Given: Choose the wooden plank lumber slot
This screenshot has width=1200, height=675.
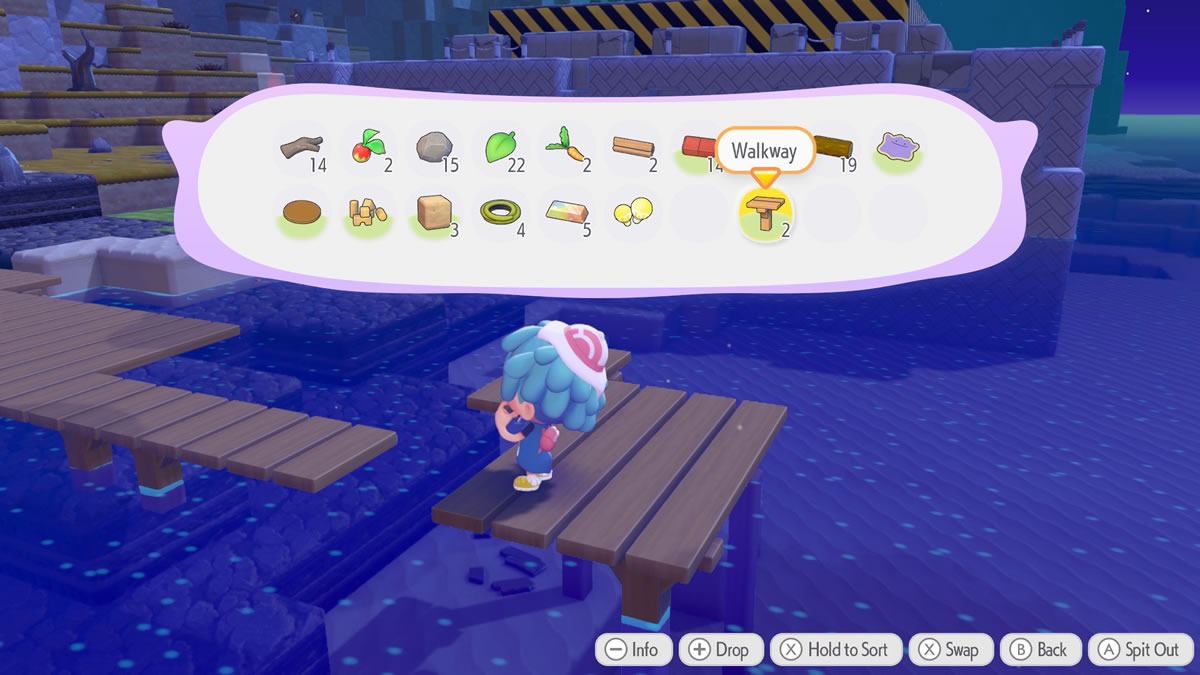Looking at the screenshot, I should (633, 150).
